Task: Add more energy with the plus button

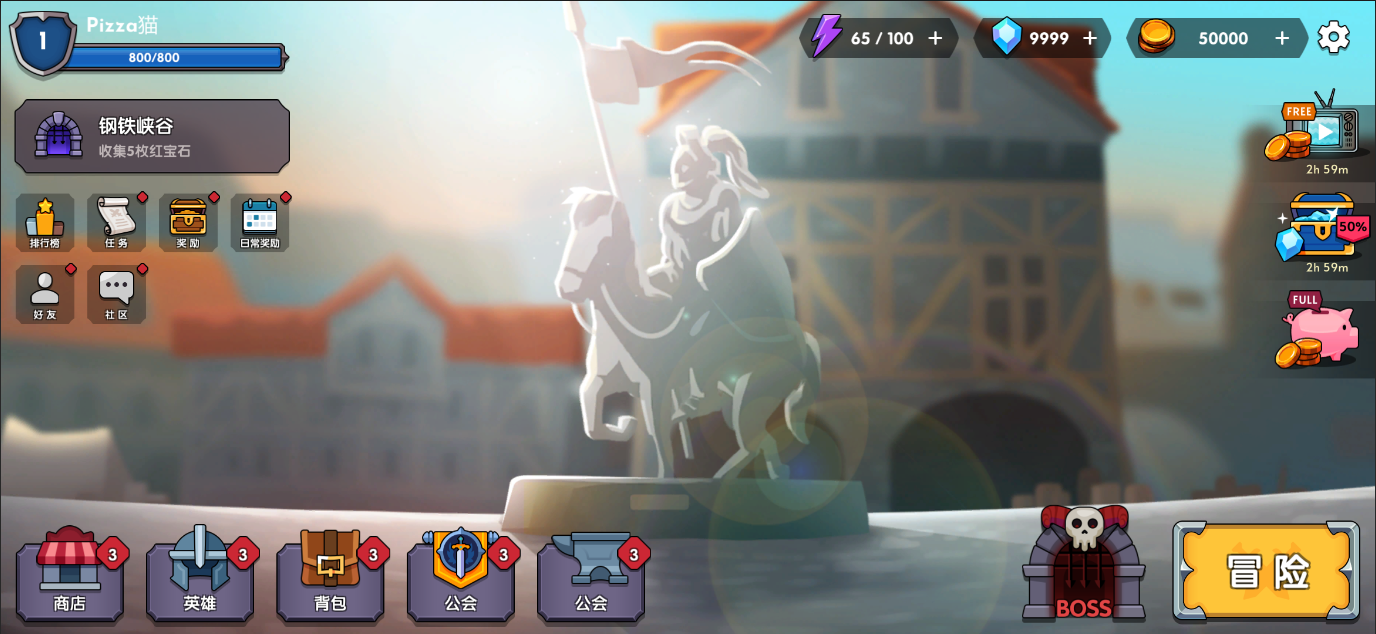Action: 935,38
